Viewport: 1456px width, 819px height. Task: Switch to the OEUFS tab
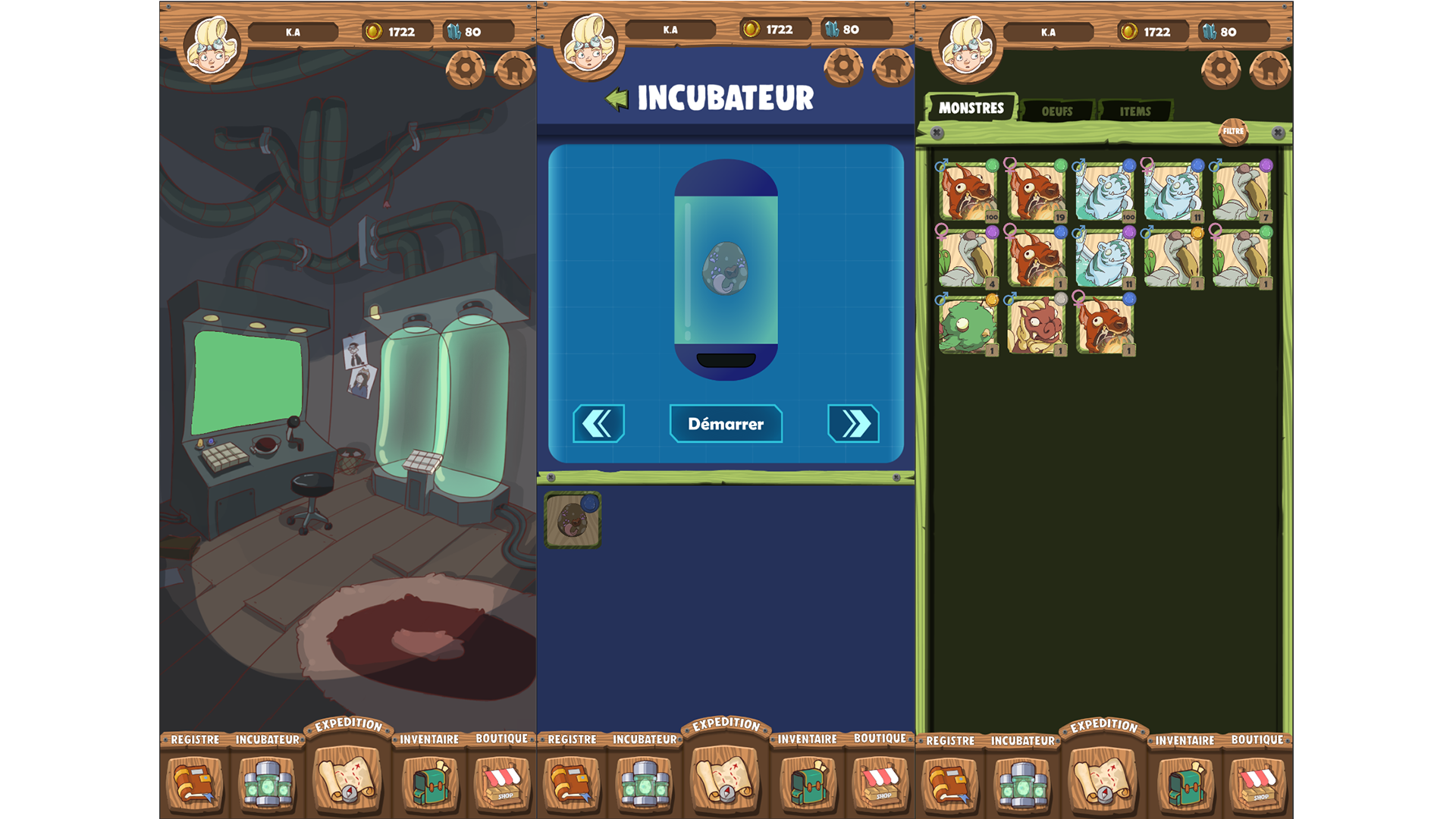coord(1056,111)
